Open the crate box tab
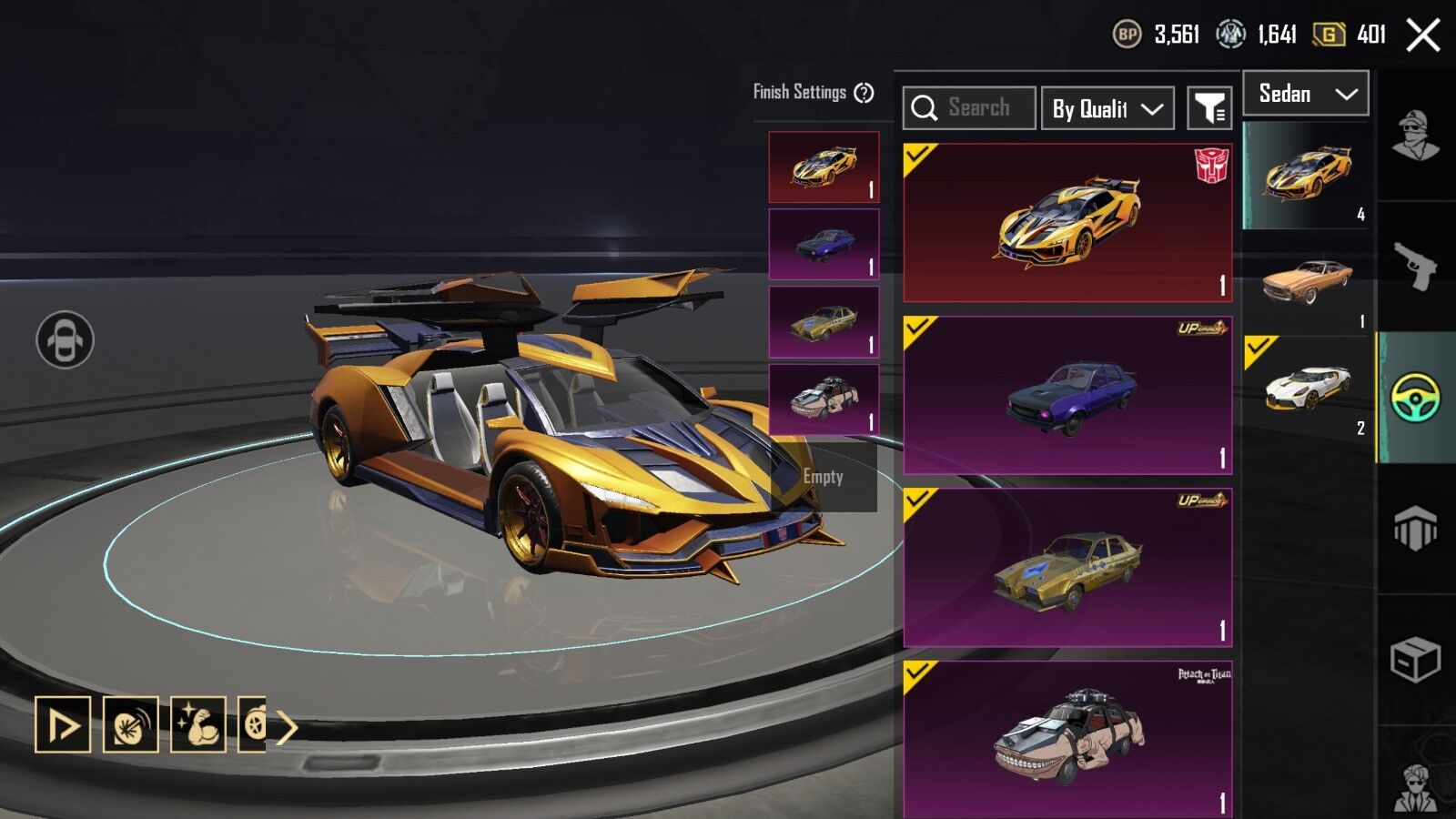1456x819 pixels. 1415,659
